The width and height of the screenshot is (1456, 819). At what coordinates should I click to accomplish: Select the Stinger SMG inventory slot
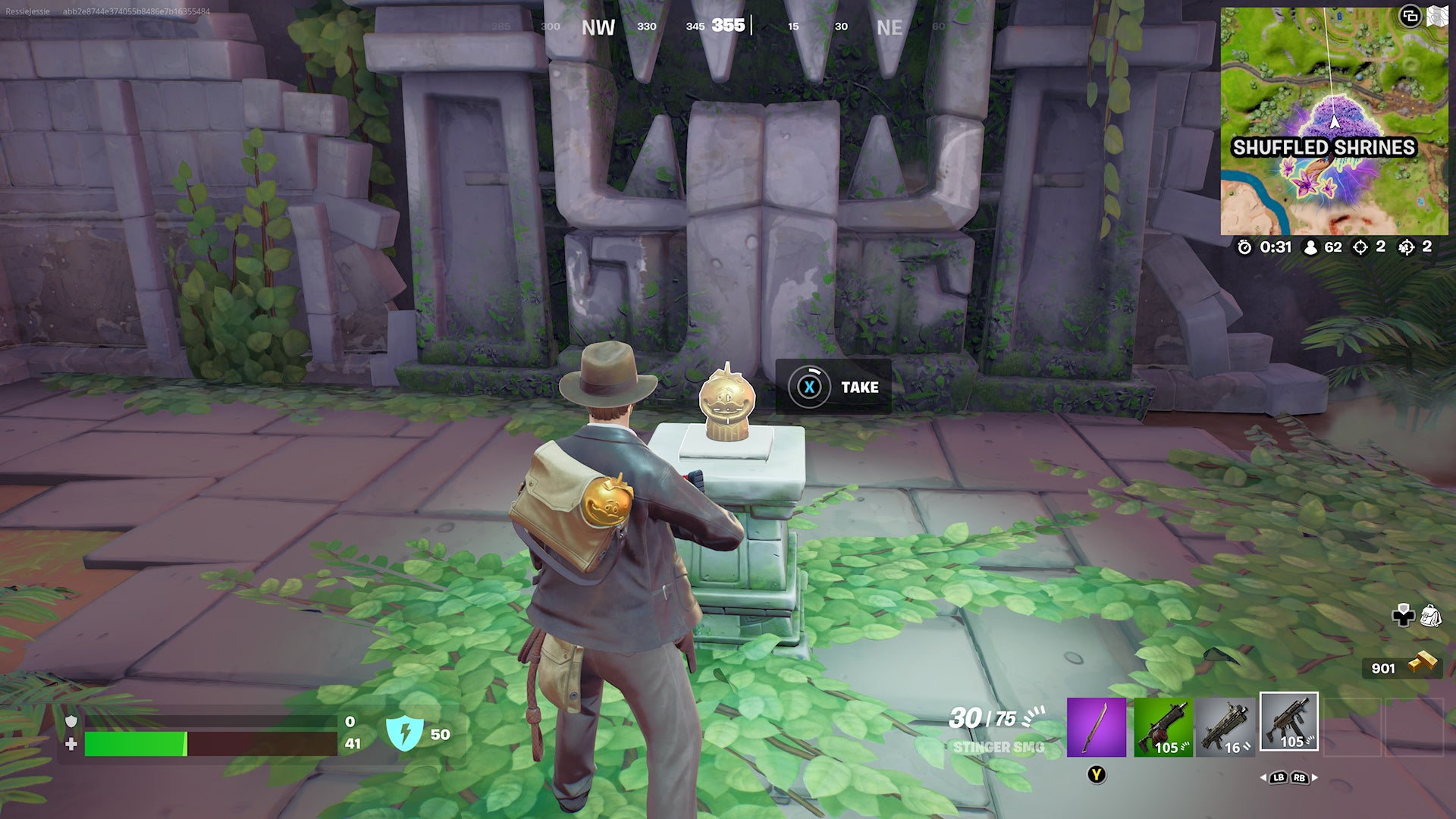pos(1288,724)
